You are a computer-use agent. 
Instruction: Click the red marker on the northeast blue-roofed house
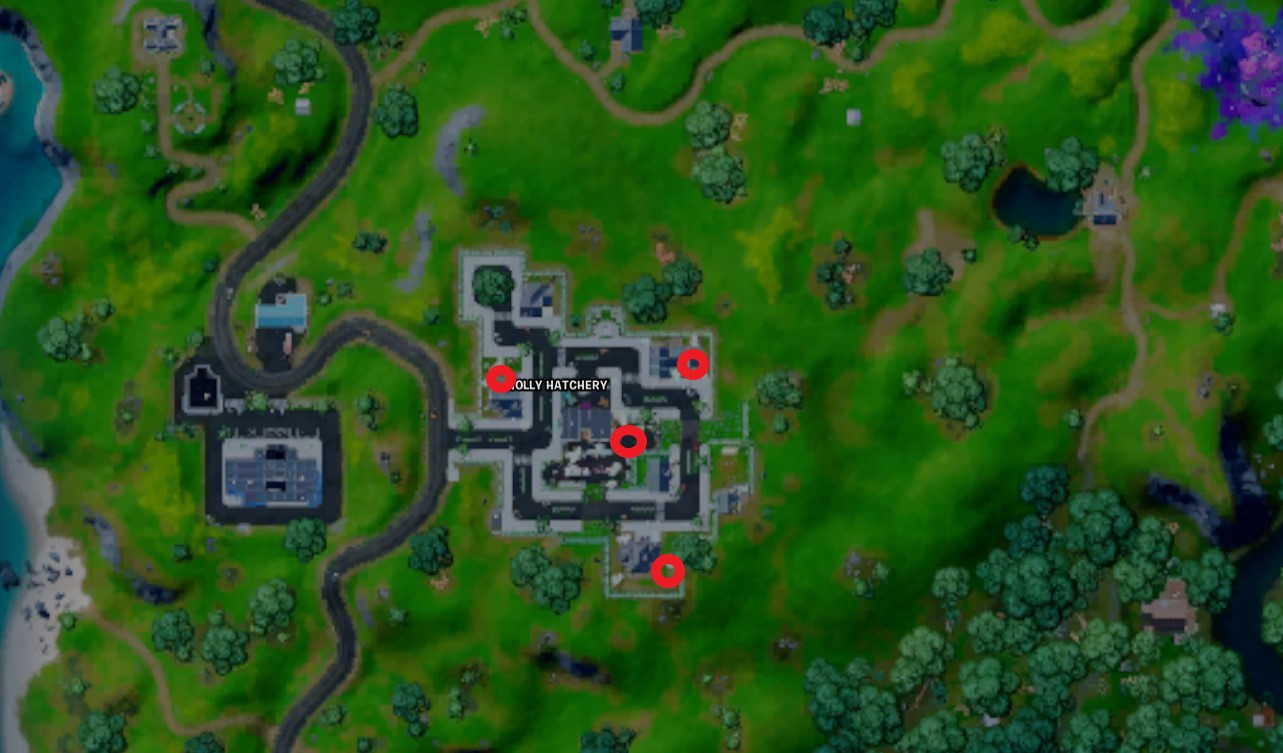pyautogui.click(x=694, y=365)
